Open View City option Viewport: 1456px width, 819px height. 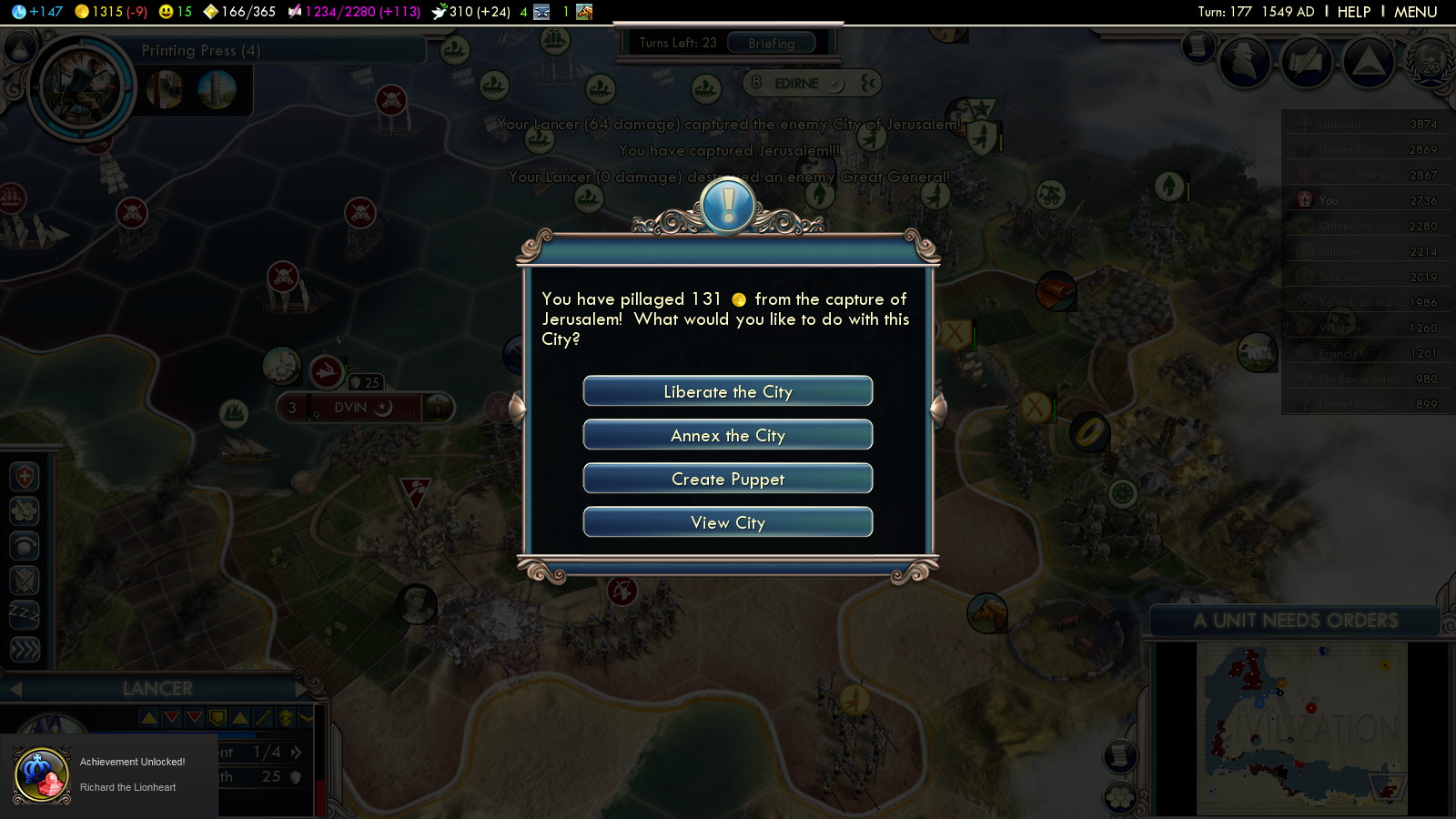pos(728,522)
